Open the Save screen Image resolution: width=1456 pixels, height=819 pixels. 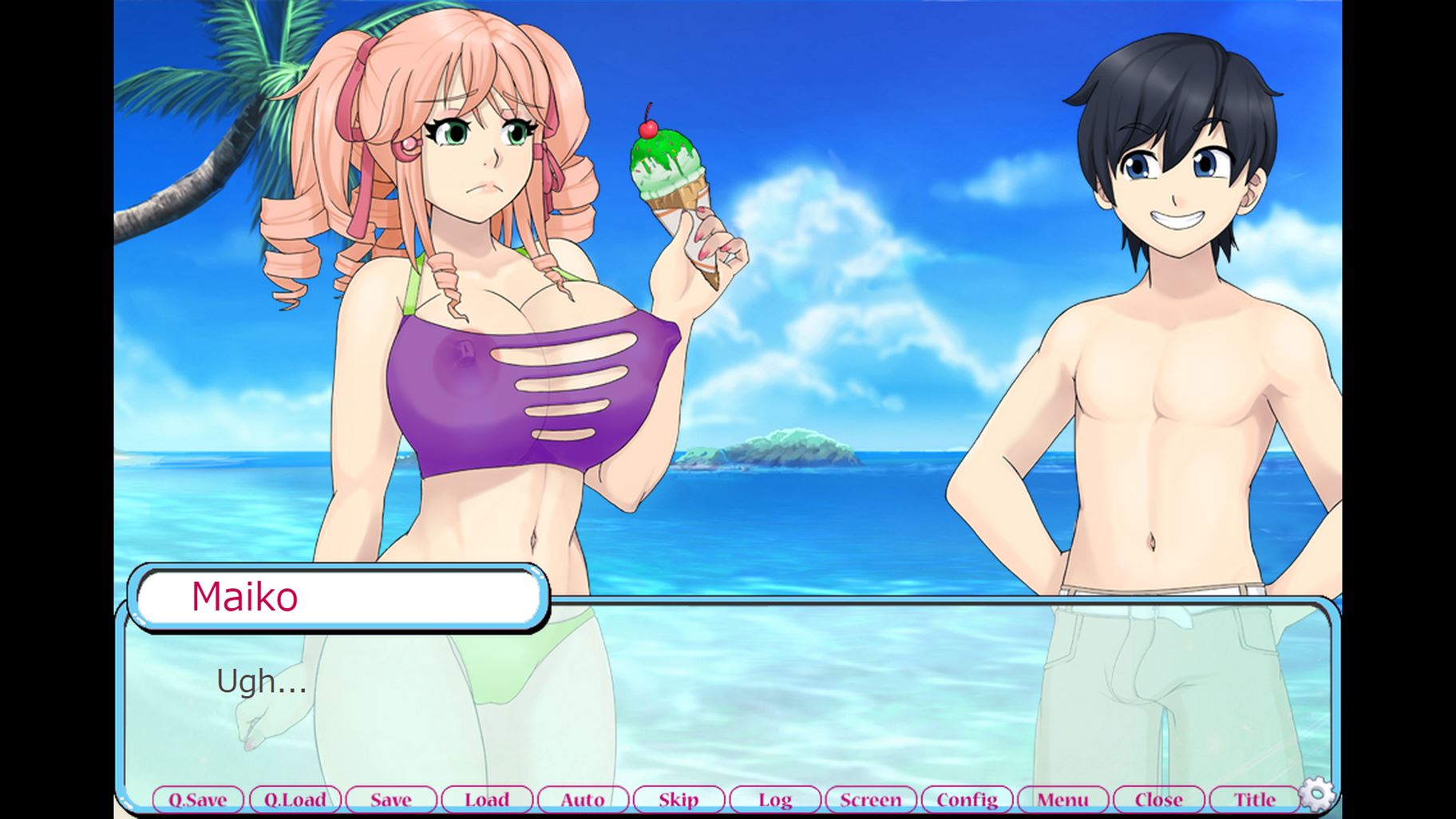[x=391, y=799]
